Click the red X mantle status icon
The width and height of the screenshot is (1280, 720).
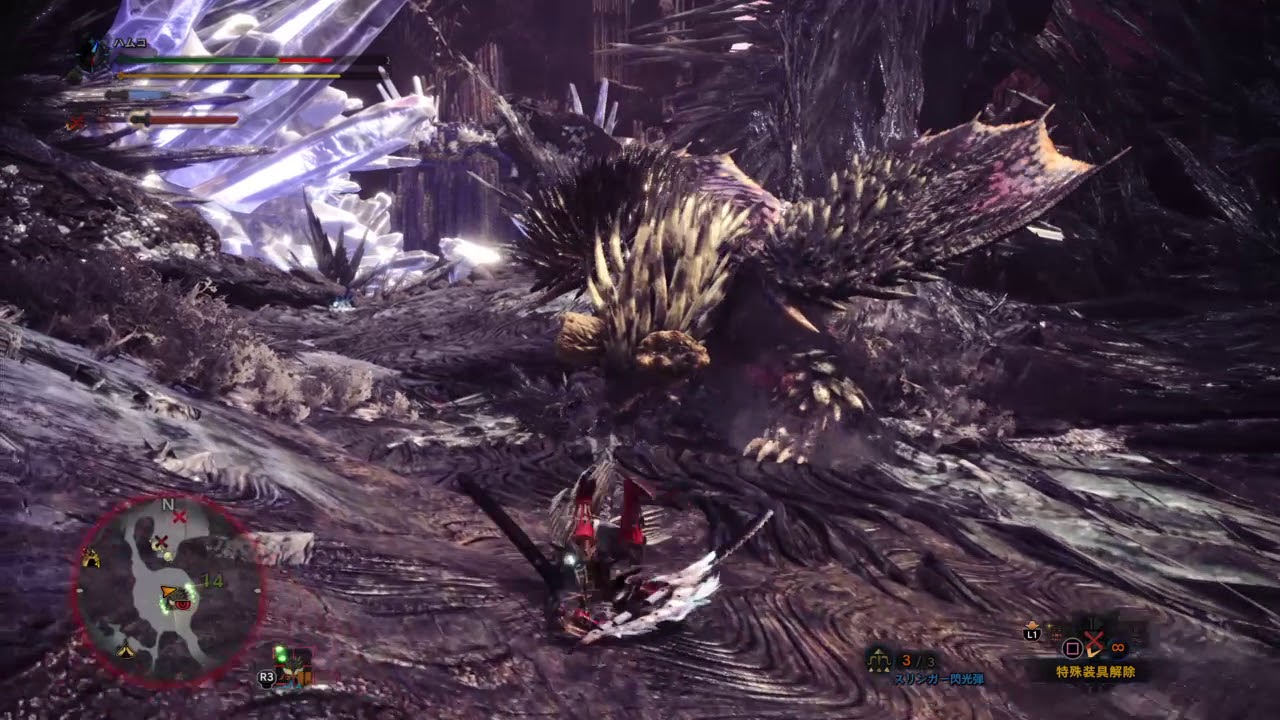75,122
